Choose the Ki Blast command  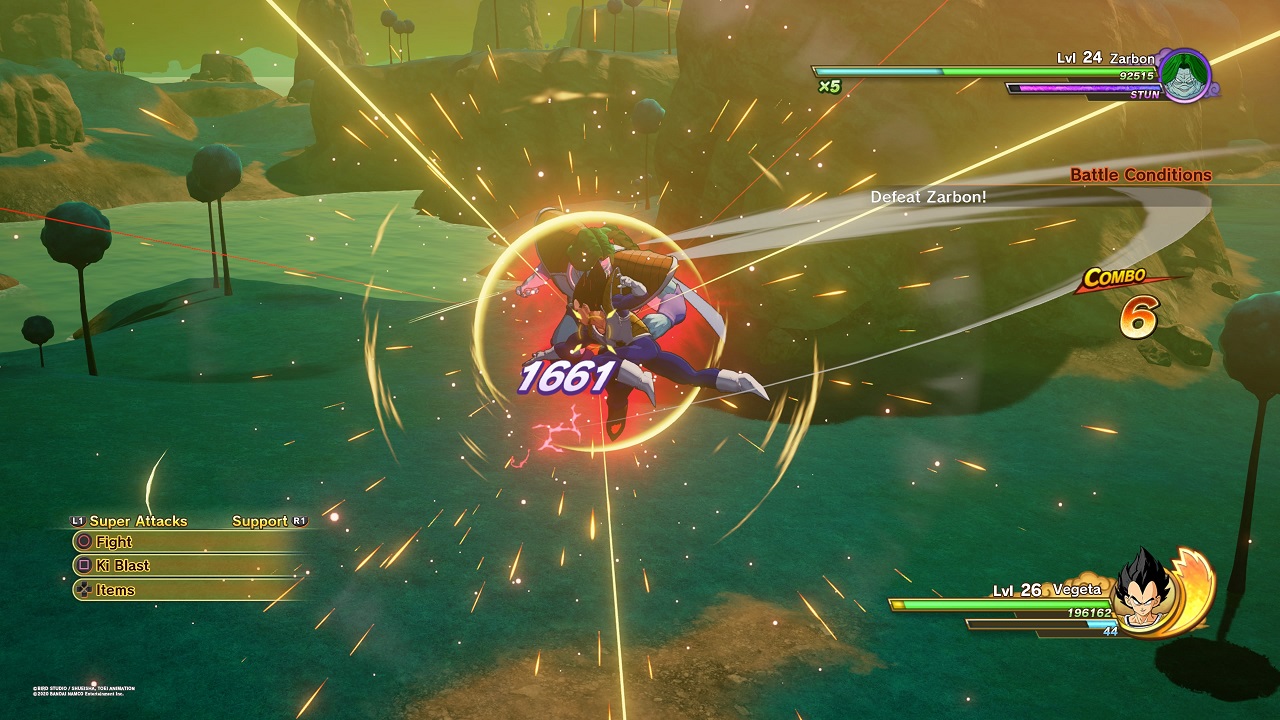[122, 566]
